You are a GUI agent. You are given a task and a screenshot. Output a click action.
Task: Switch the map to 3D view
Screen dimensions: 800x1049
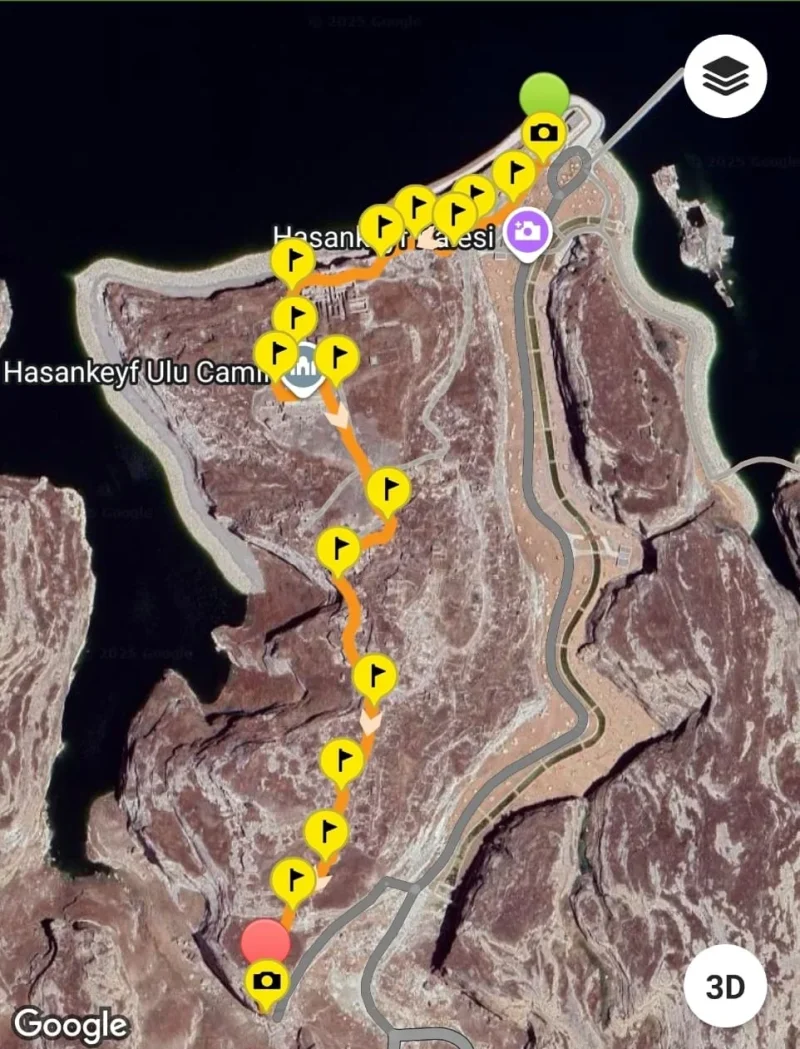(725, 986)
